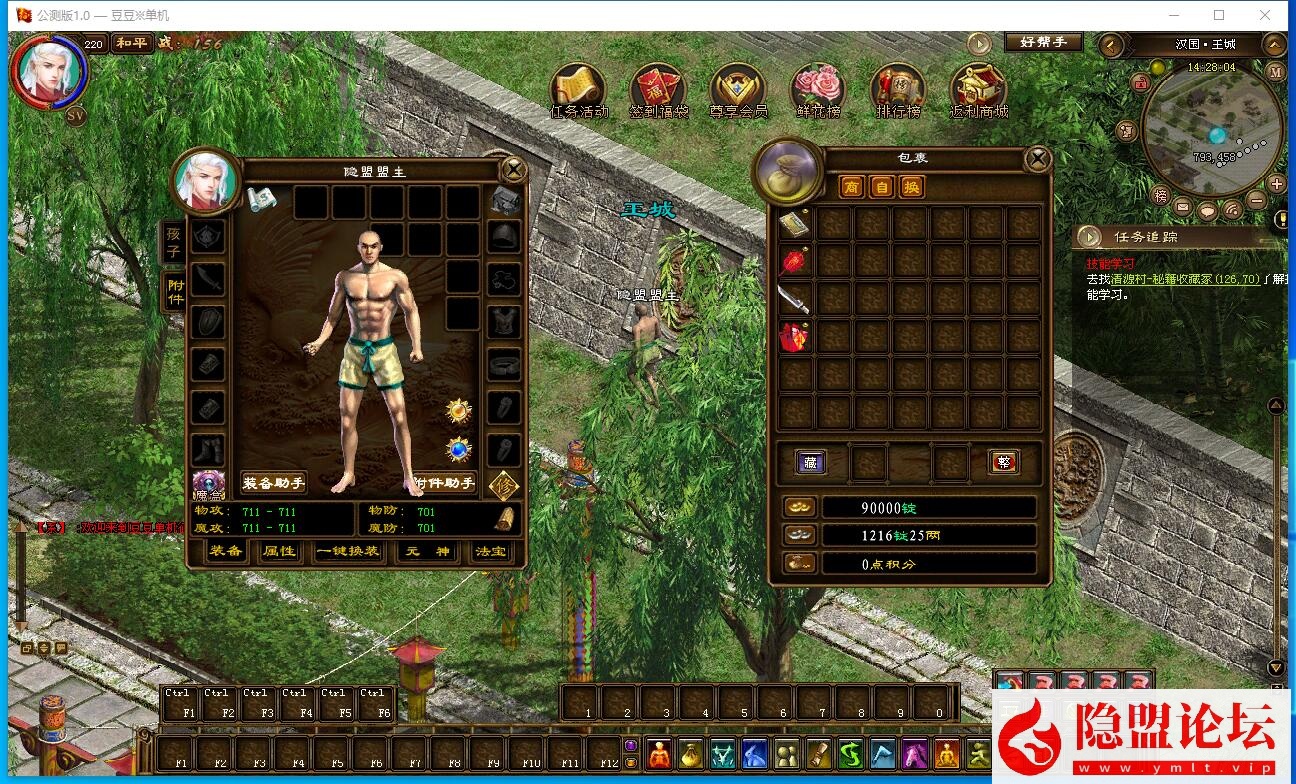The image size is (1296, 784).
Task: Click the 一键换装 quick outfit swap button
Action: point(347,551)
